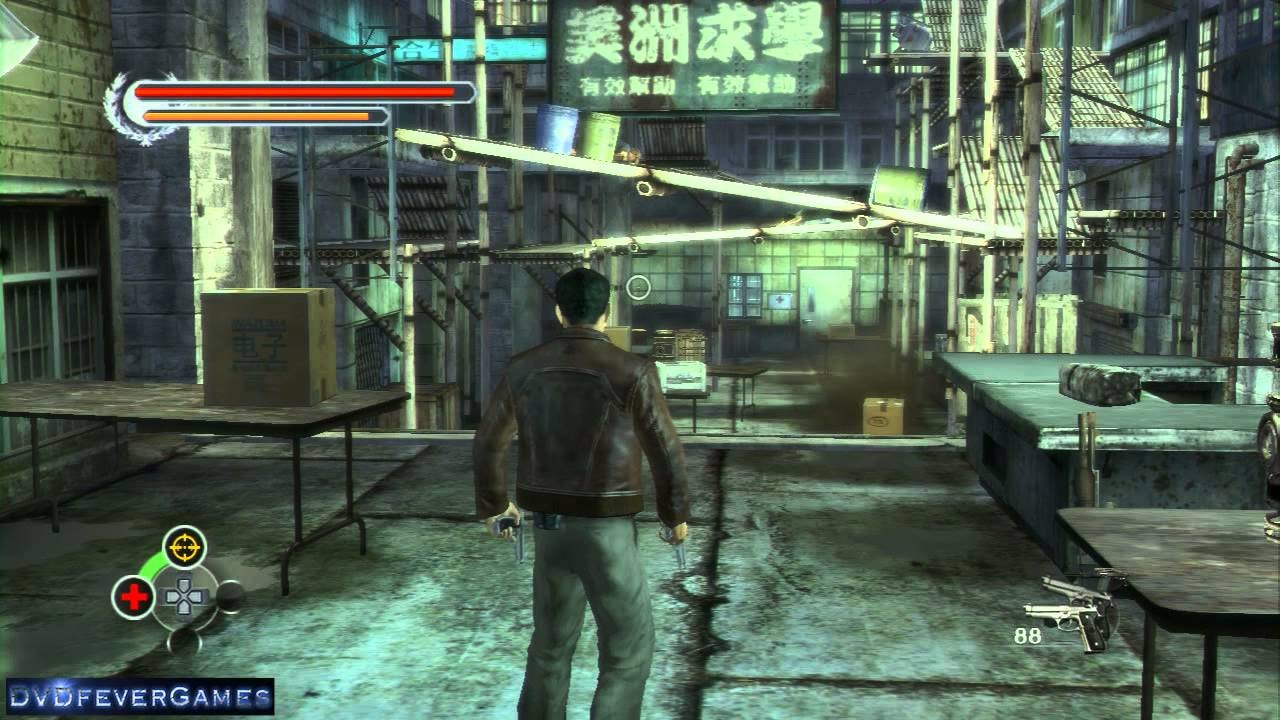Use the red cross health boost icon

pos(133,597)
